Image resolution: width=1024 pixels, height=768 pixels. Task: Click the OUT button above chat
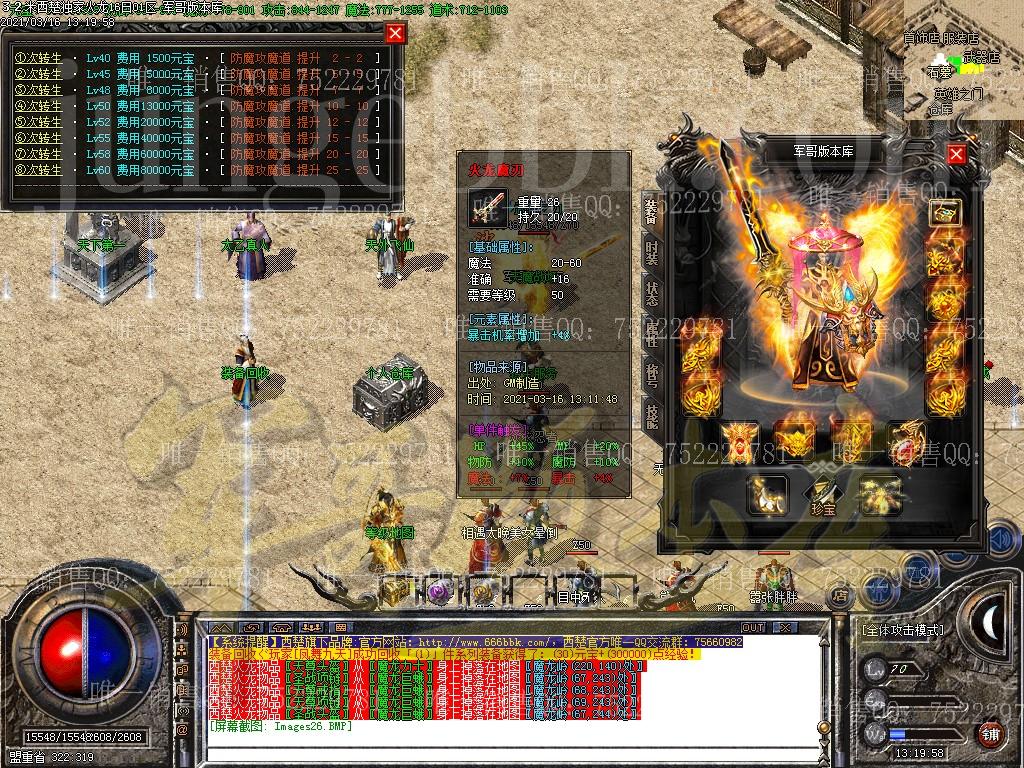click(752, 627)
